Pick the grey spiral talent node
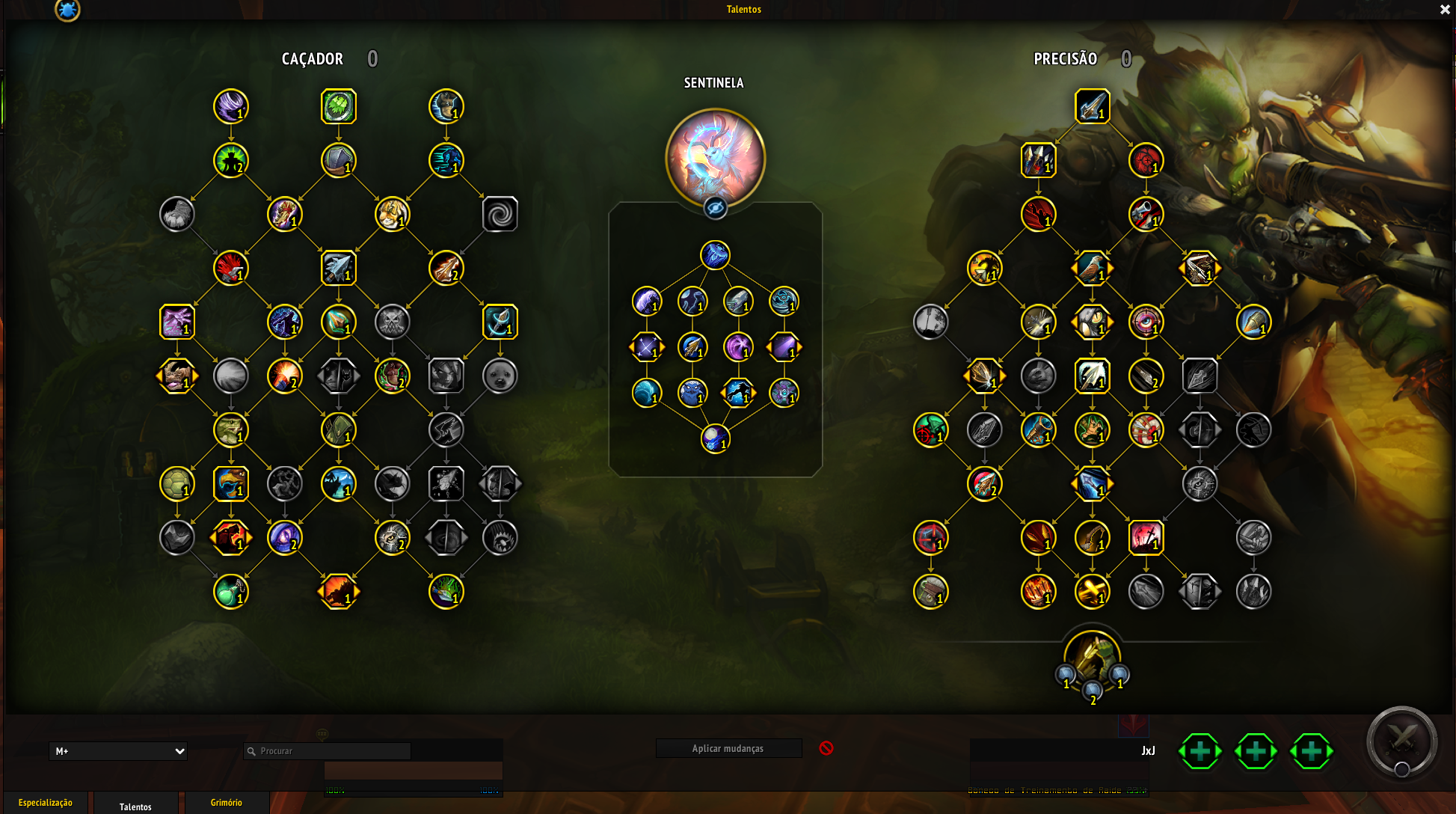 500,215
